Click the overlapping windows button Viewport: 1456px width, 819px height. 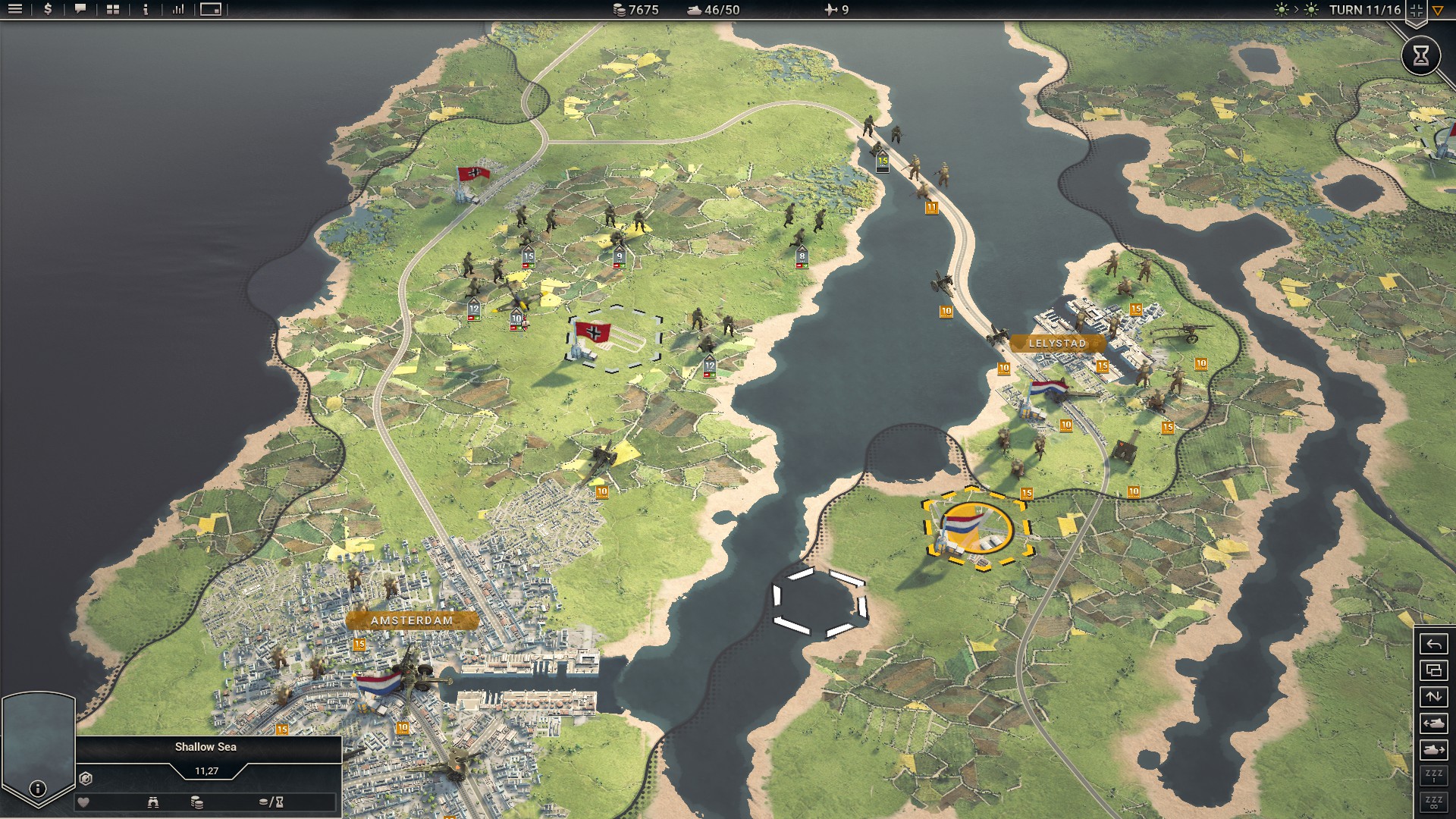point(1433,670)
